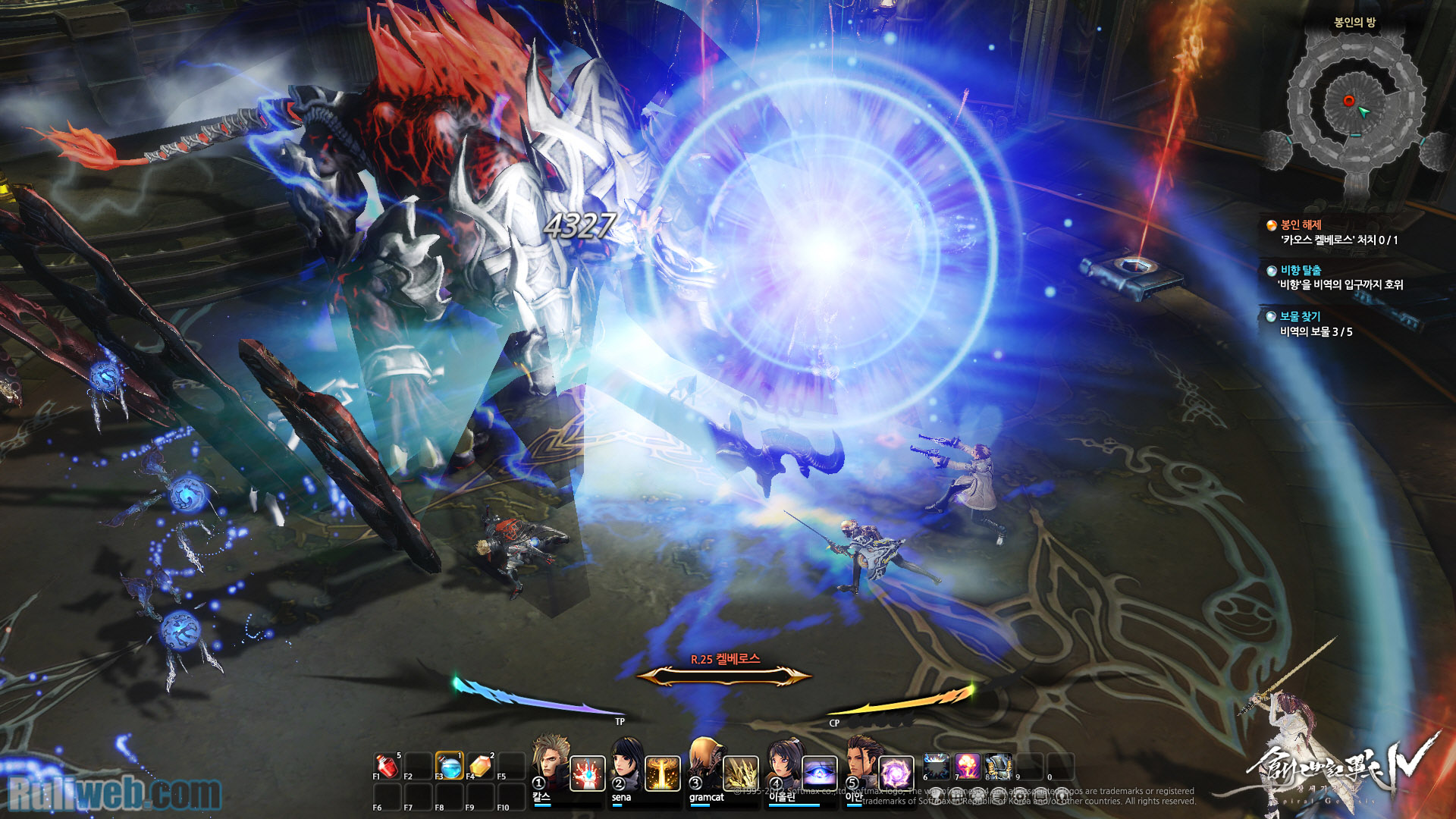Select the 보물 찾기 quest objective
Image resolution: width=1456 pixels, height=819 pixels.
click(1301, 317)
